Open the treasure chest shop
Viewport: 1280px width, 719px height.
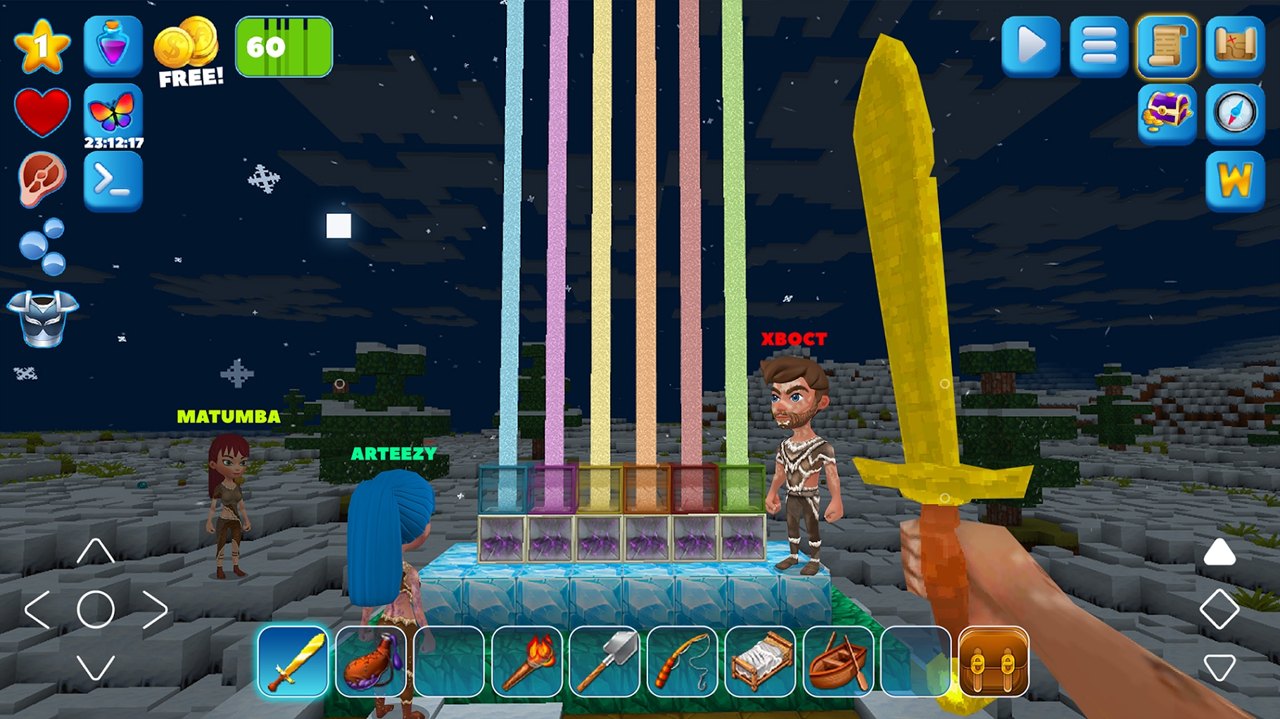tap(1167, 114)
